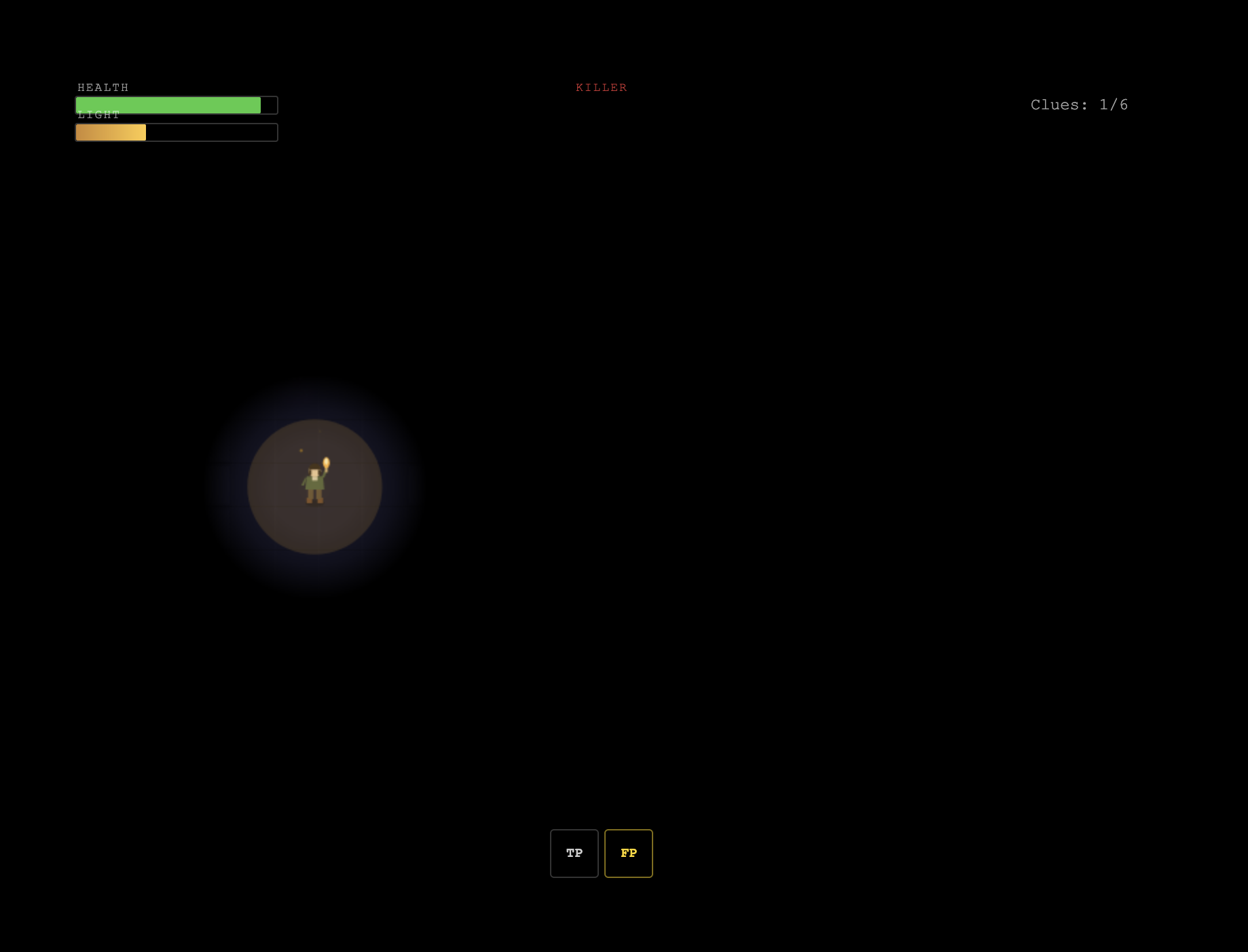Screen dimensions: 1248x952
Task: Switch to TP third-person view
Action: (x=574, y=854)
